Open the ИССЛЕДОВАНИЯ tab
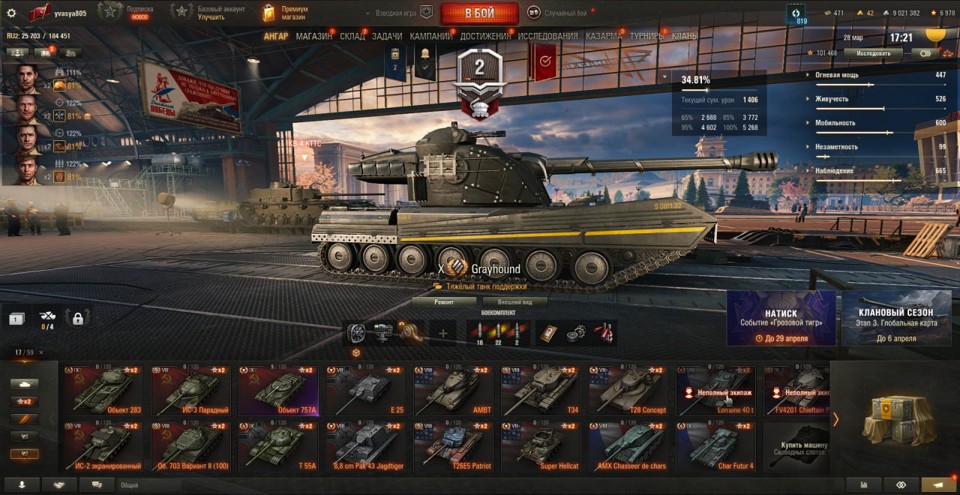The image size is (960, 495). [x=547, y=36]
